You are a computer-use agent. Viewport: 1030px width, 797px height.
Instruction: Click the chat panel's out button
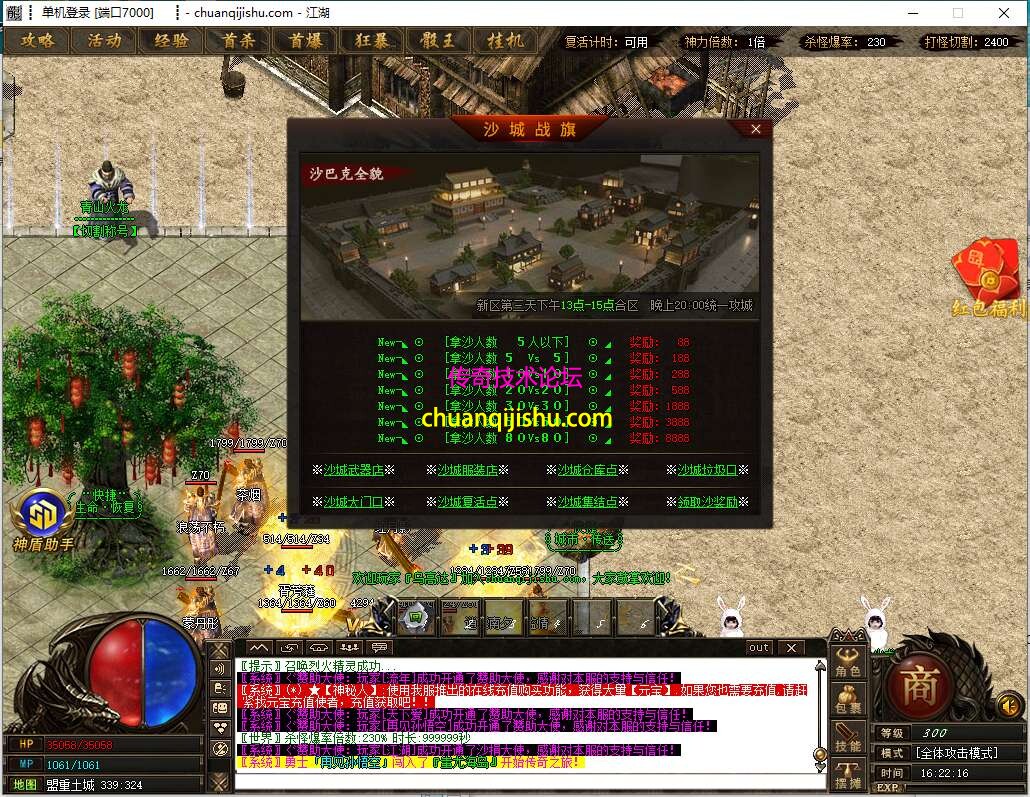click(x=759, y=648)
